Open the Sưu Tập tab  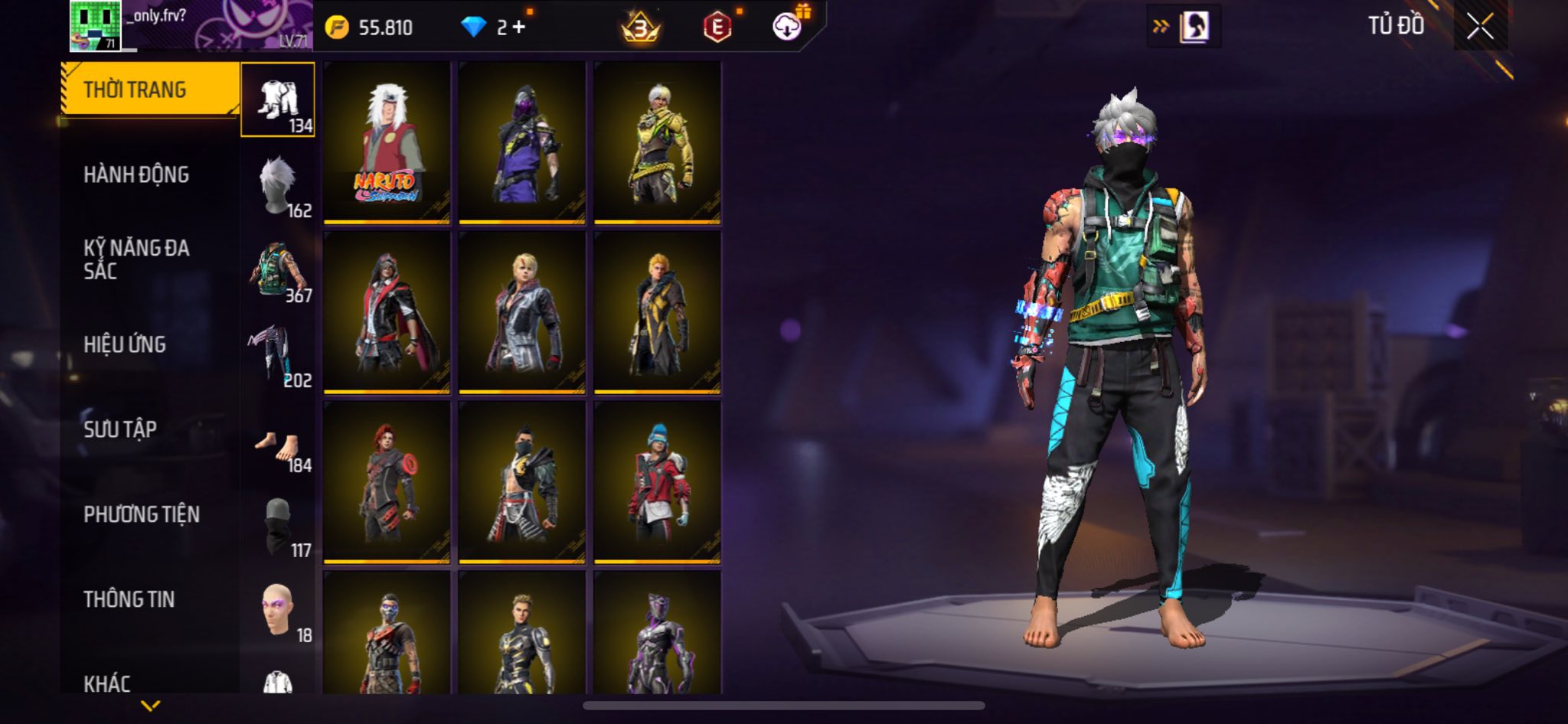coord(120,429)
